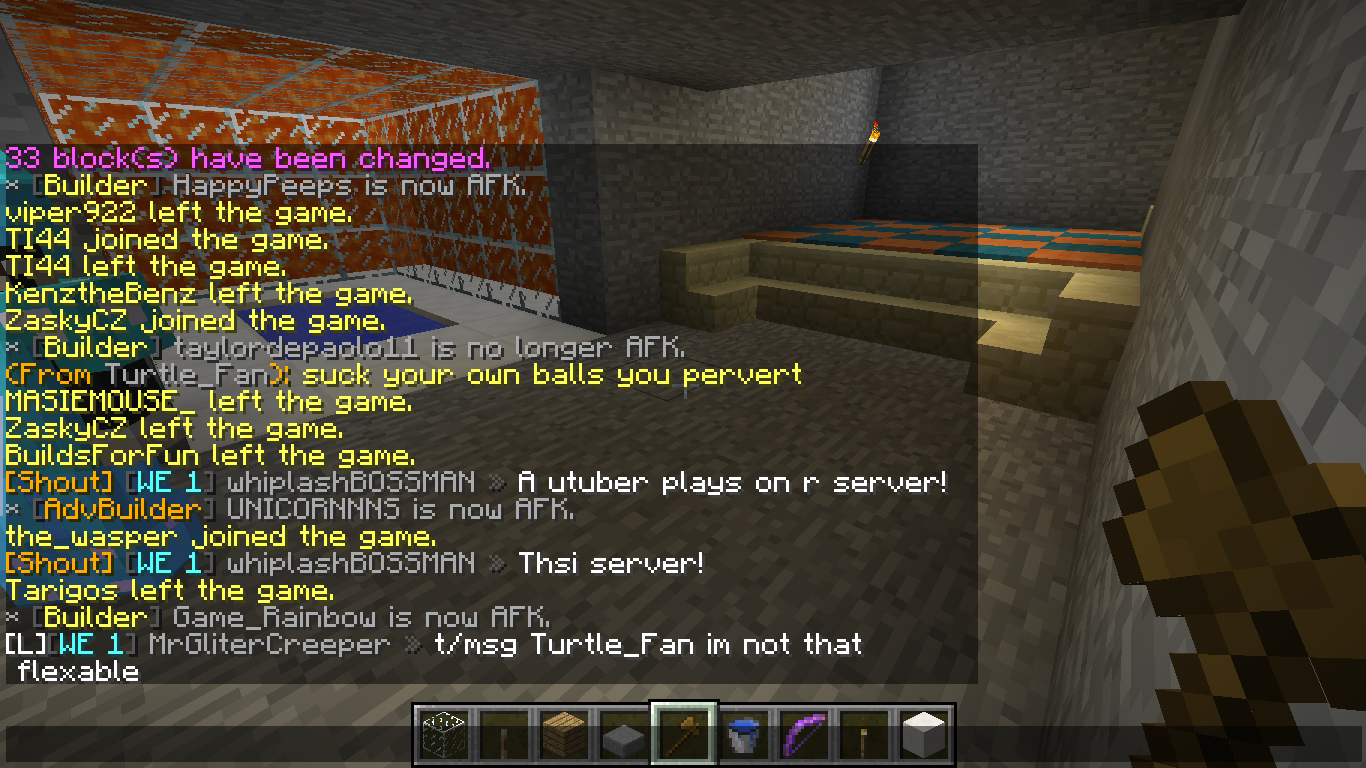
Task: Choose the oak wood planks slot
Action: (564, 735)
